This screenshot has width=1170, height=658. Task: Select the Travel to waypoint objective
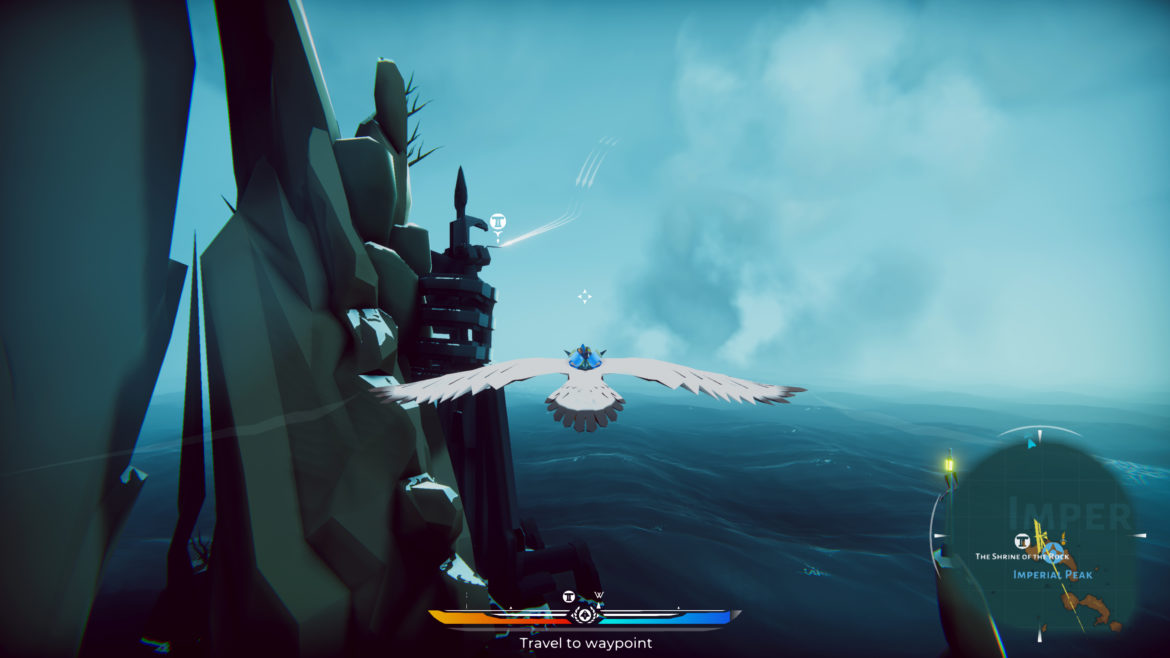585,643
